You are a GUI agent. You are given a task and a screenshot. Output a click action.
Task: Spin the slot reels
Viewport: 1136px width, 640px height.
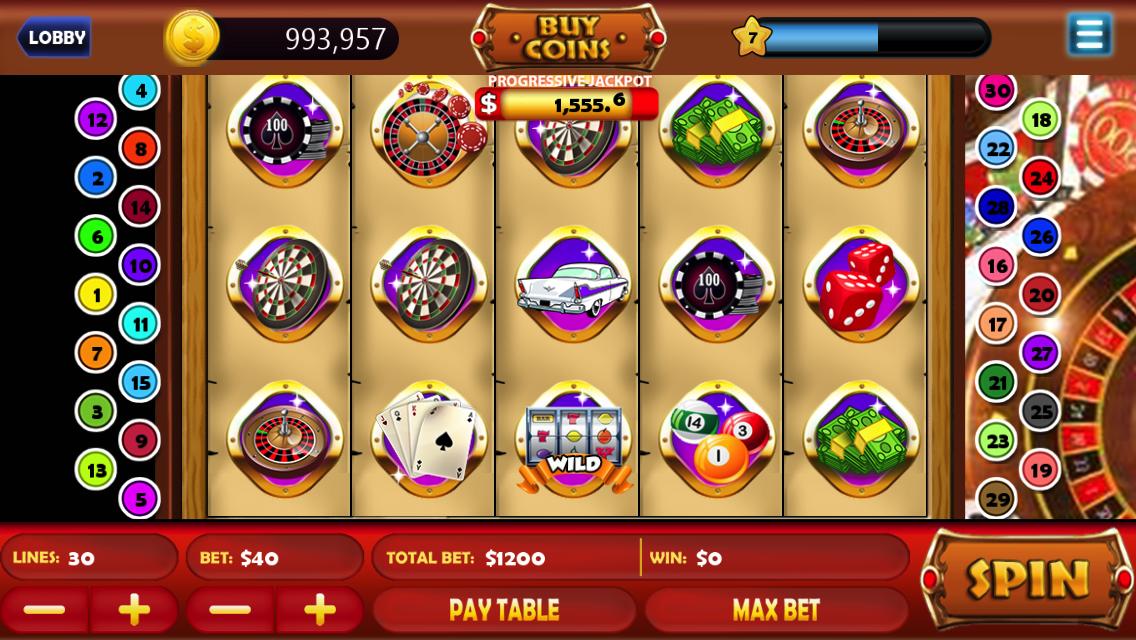(1026, 578)
